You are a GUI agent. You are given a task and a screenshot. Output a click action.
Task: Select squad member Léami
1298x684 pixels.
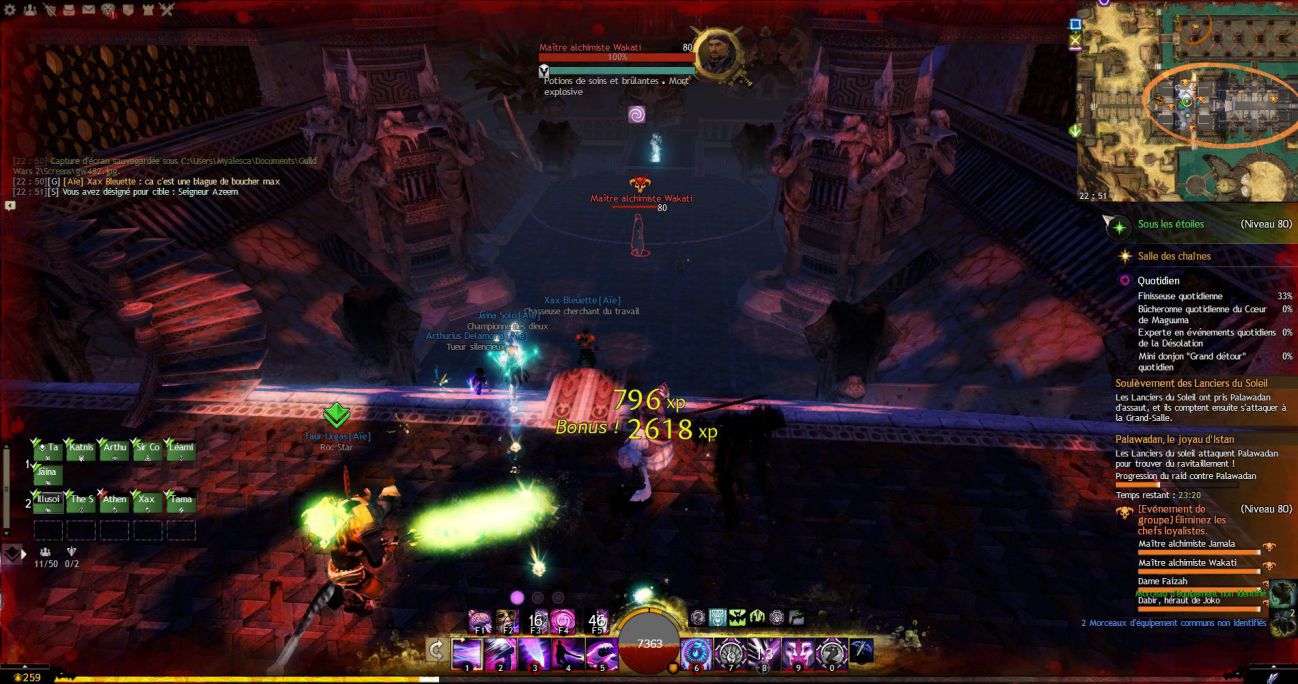click(x=181, y=450)
